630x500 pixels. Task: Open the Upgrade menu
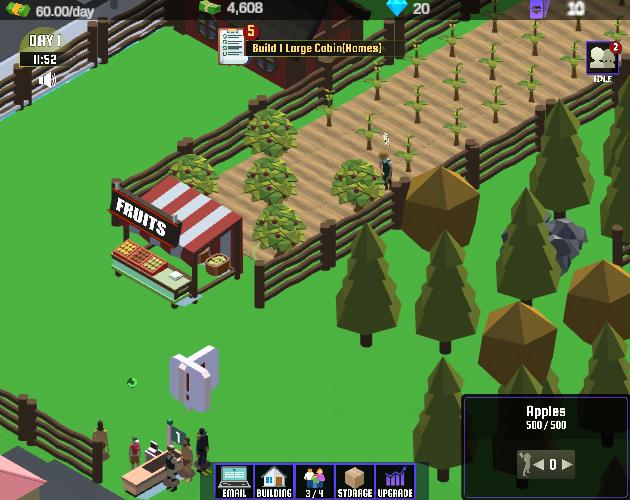pyautogui.click(x=395, y=481)
